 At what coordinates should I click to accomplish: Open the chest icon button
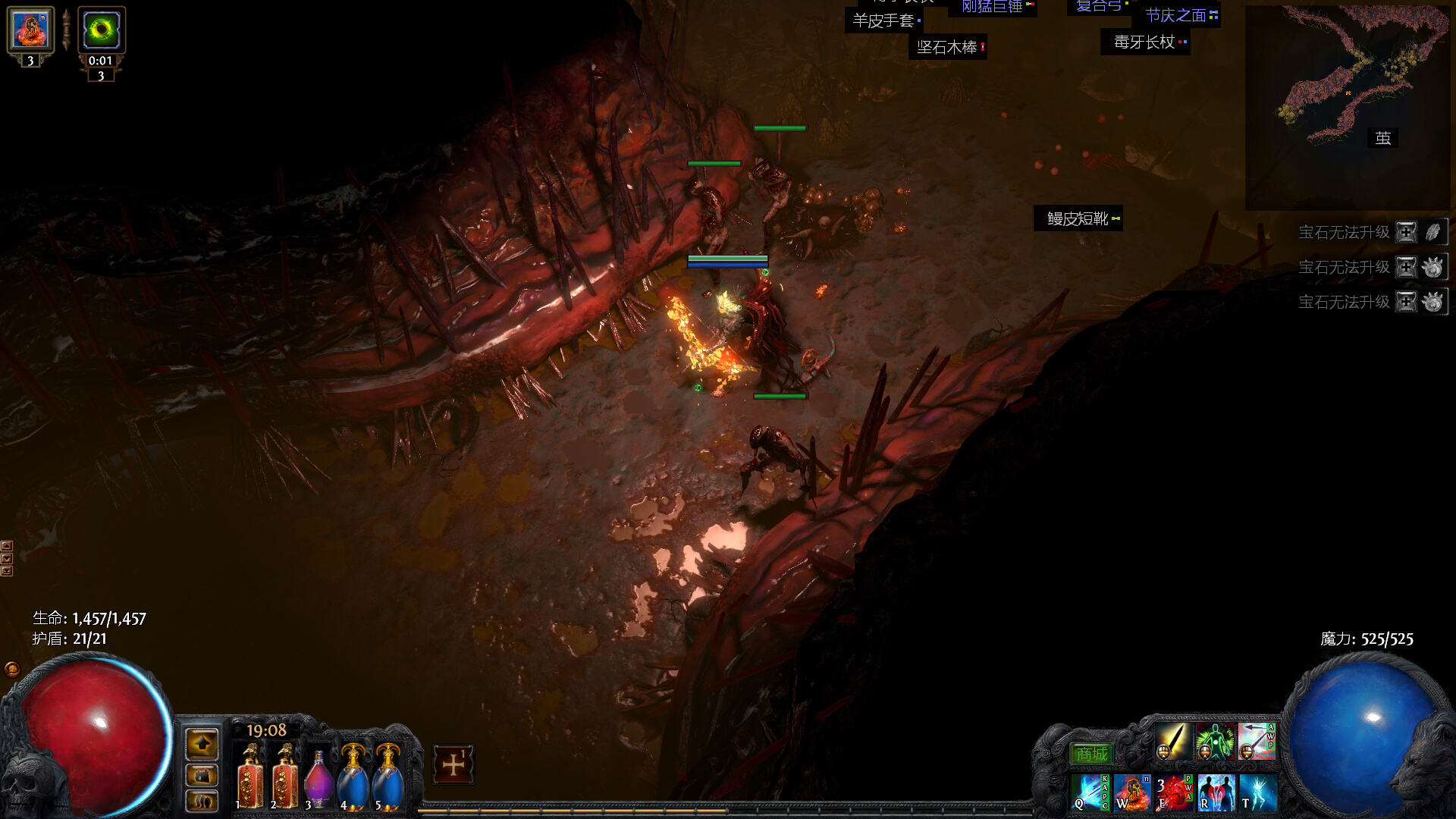click(202, 776)
